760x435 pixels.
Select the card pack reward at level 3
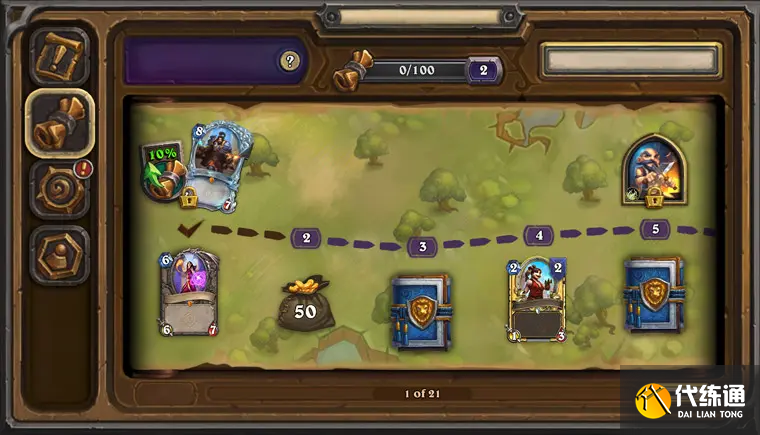pos(421,311)
